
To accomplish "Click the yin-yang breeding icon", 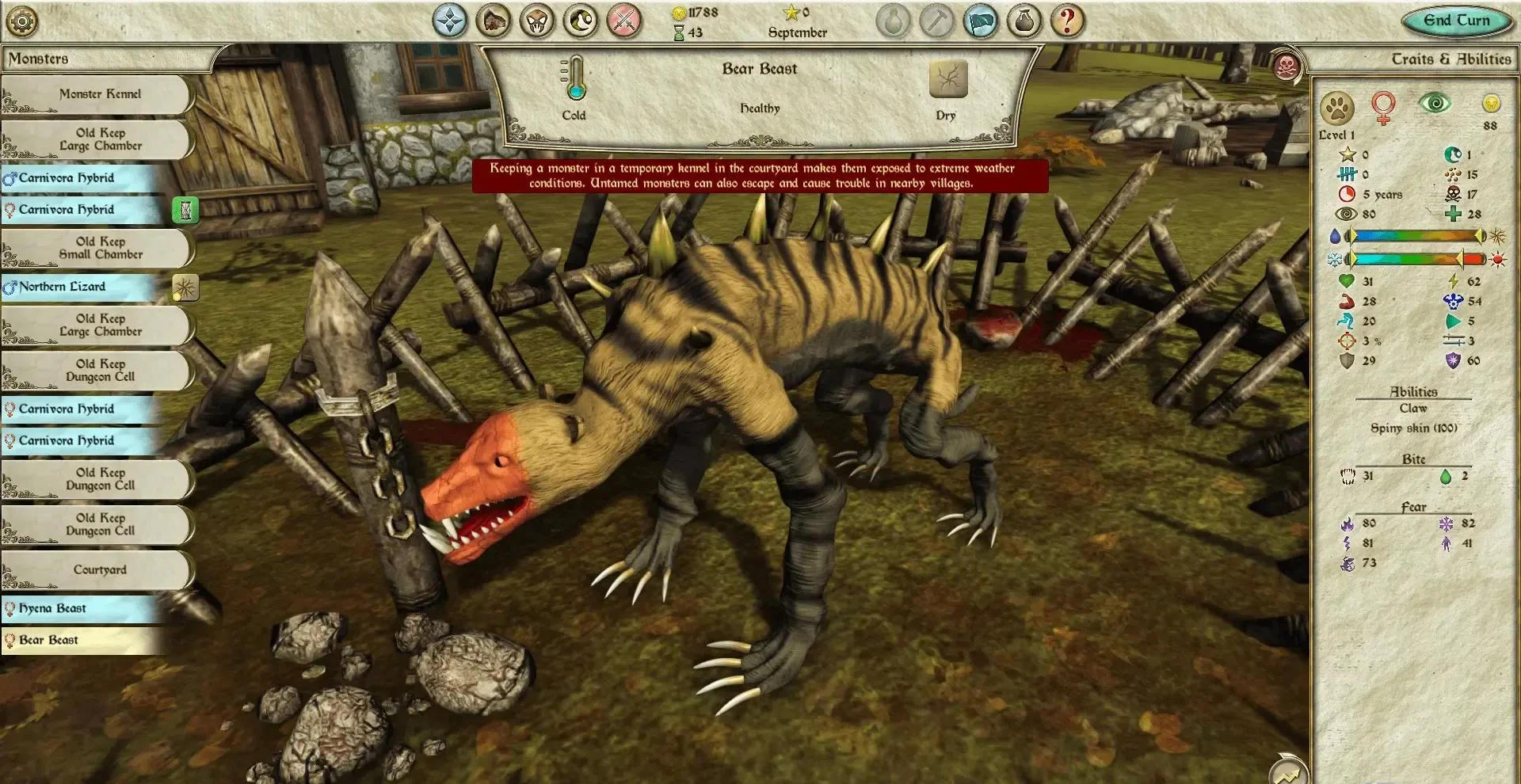I will pos(581,21).
